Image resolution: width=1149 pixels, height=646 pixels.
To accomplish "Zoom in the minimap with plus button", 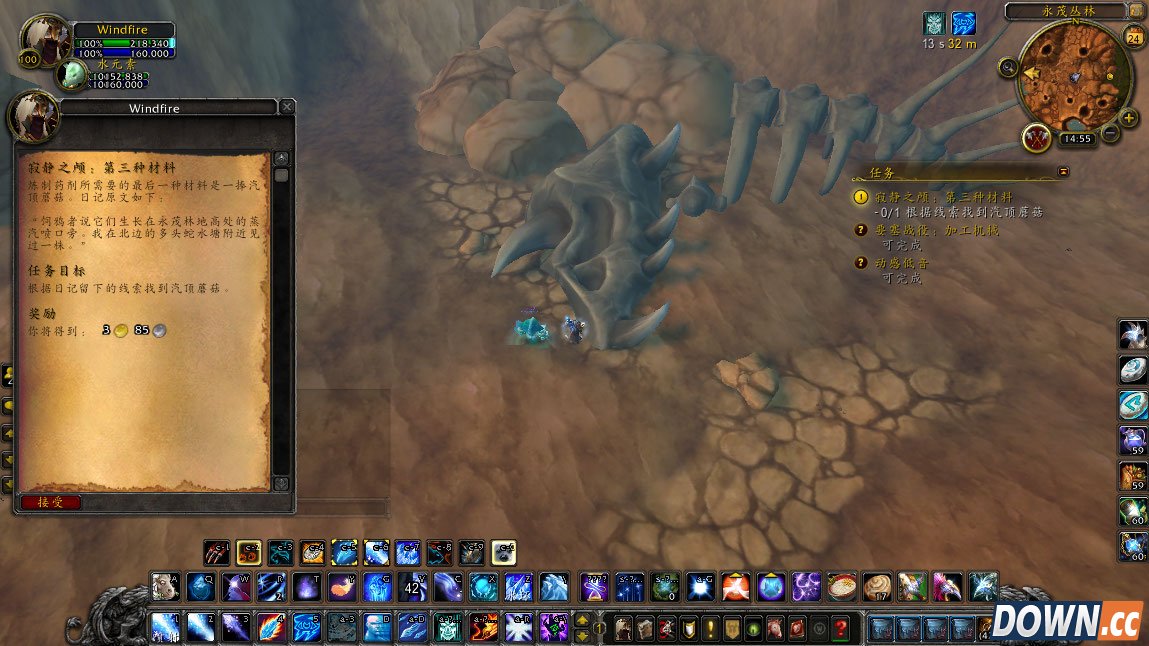I will click(1130, 118).
